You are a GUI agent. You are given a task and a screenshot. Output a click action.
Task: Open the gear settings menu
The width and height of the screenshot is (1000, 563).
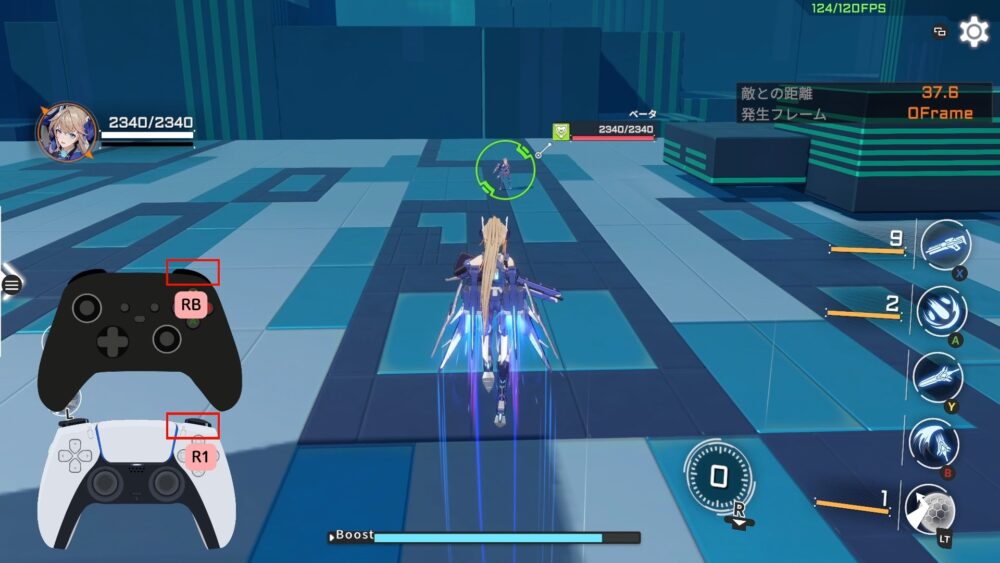click(x=973, y=32)
